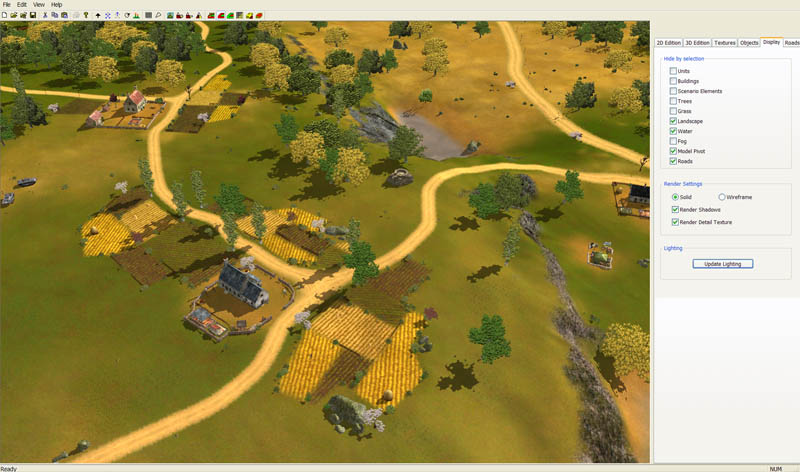This screenshot has height=472, width=800.
Task: Uncheck the Water checkbox
Action: [673, 131]
